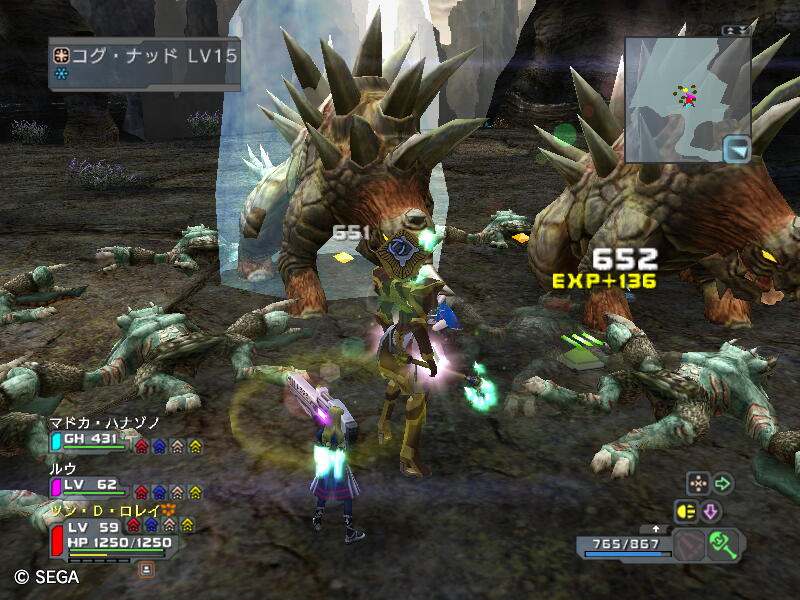Choose the red triangle action slot
This screenshot has height=600, width=800.
690,546
